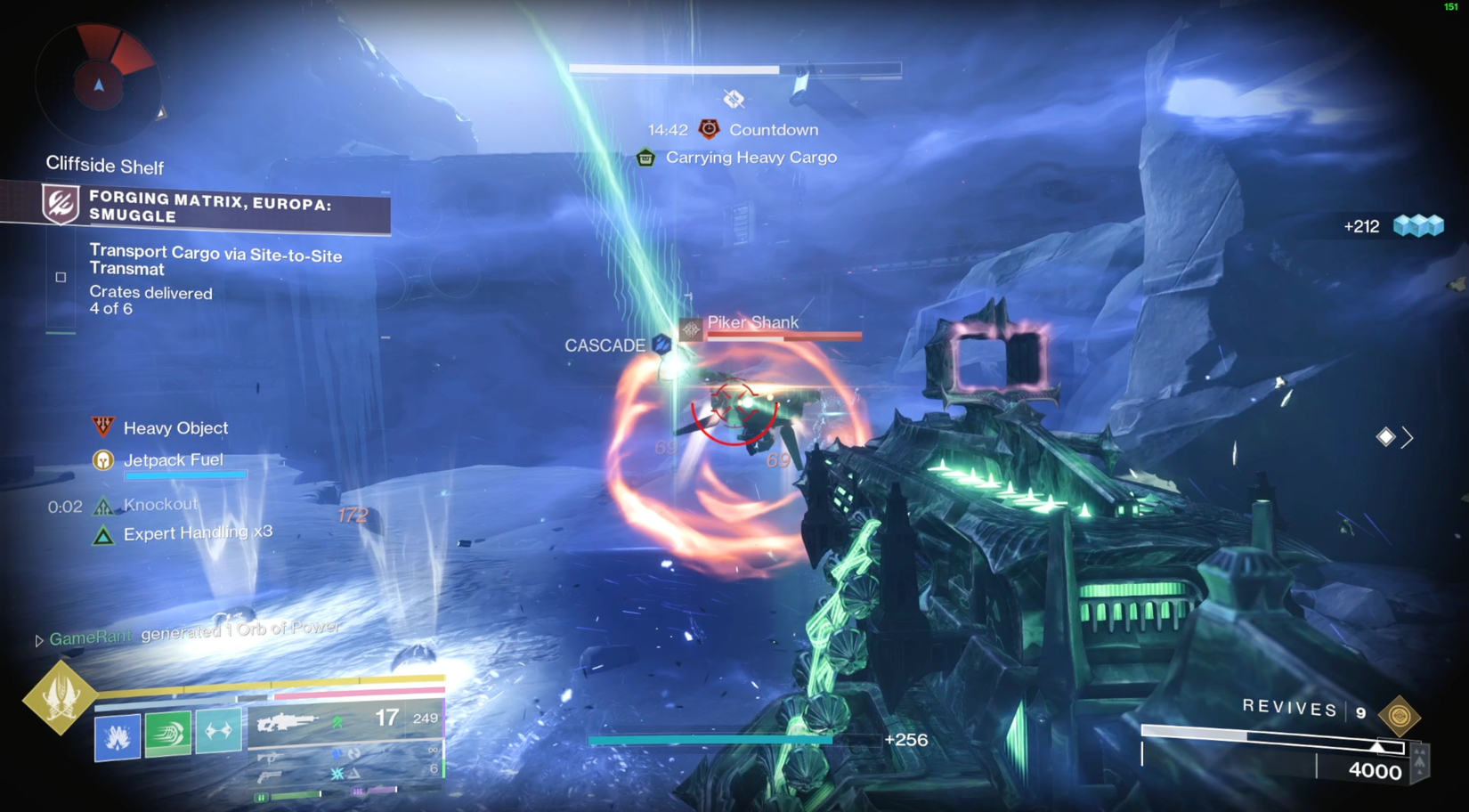This screenshot has height=812, width=1469.
Task: Click the Piker Shank boss nameplate
Action: click(753, 322)
